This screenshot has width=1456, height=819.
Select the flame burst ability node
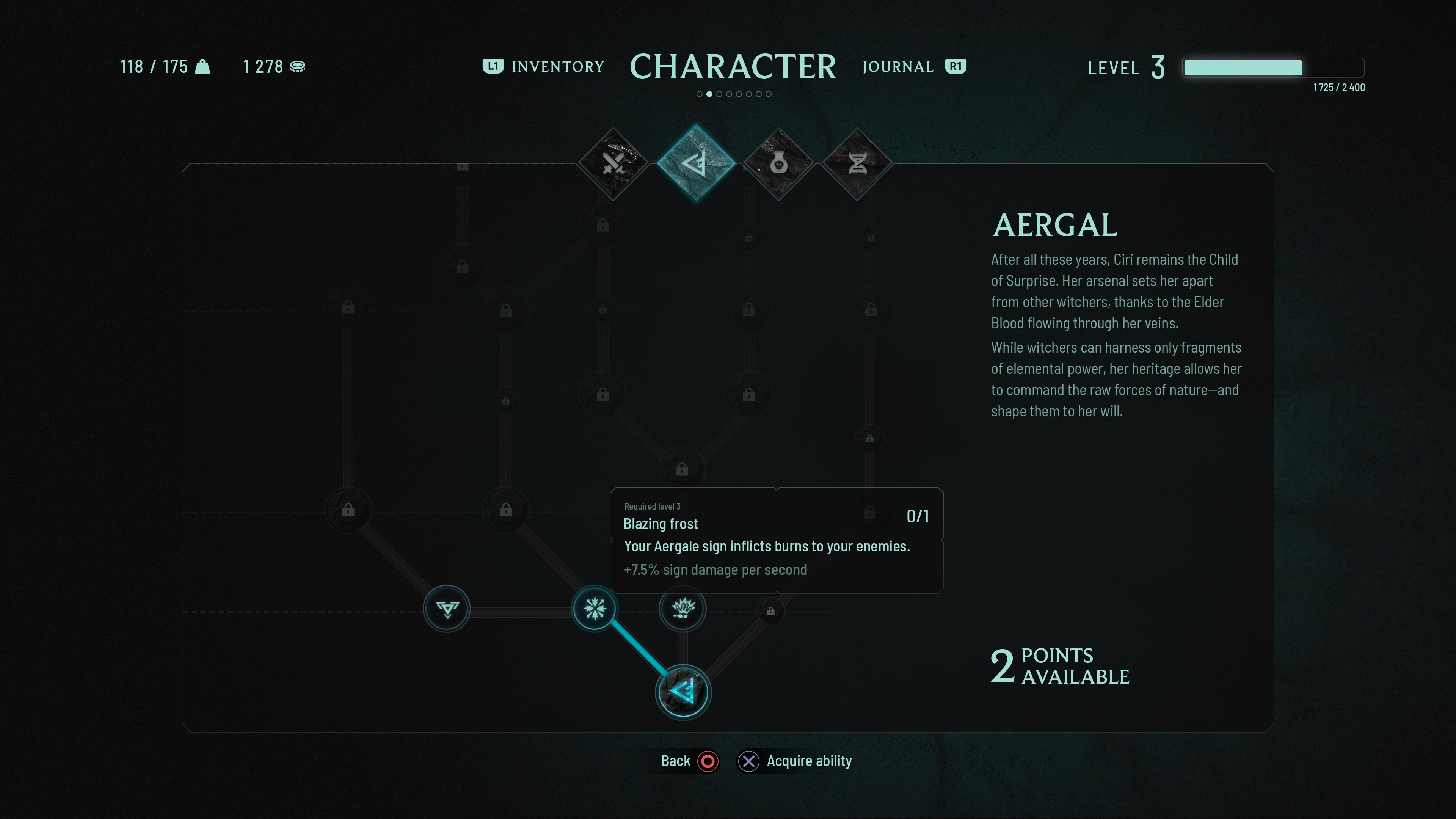coord(683,609)
